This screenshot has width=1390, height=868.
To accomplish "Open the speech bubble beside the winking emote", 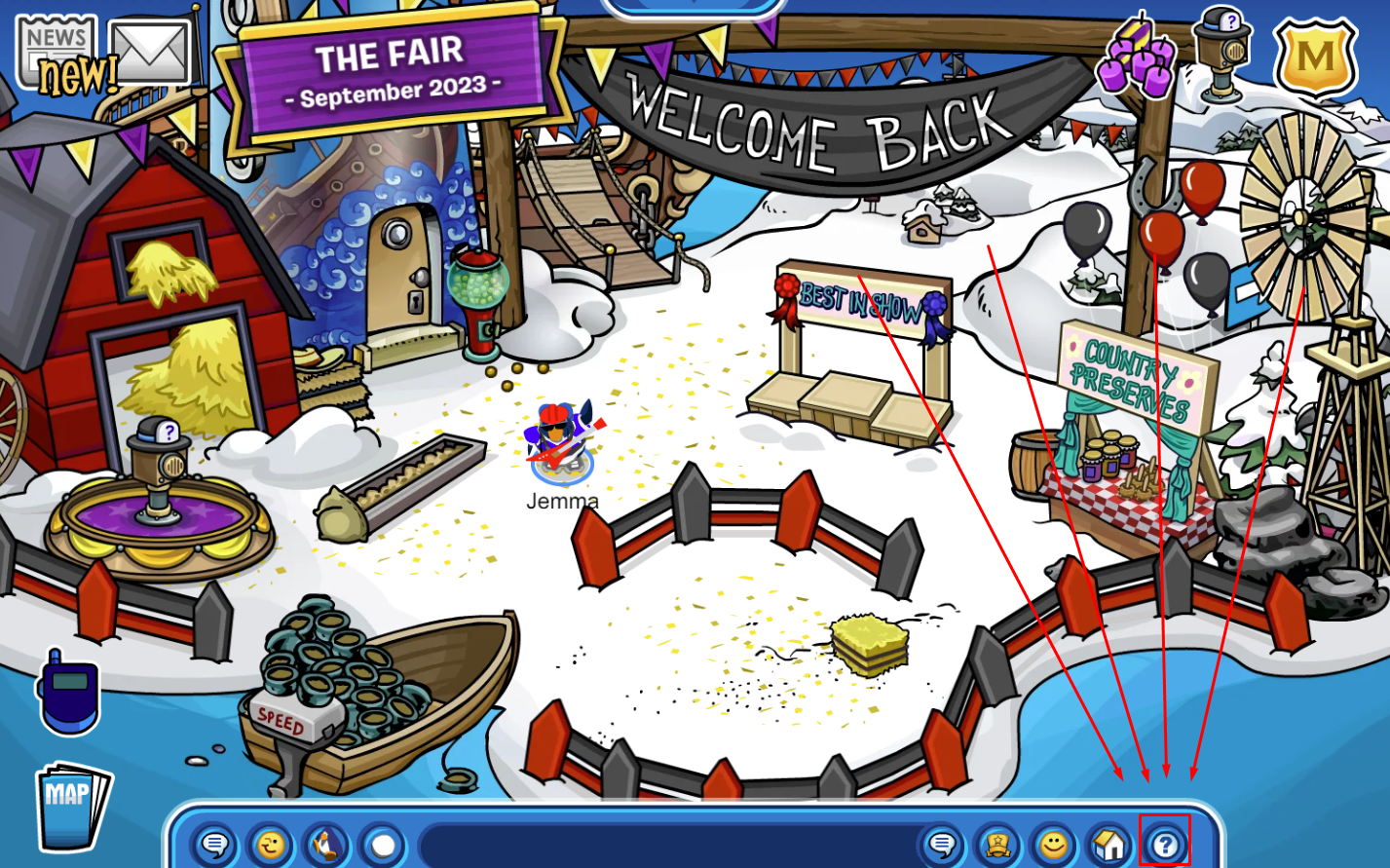I will 215,845.
